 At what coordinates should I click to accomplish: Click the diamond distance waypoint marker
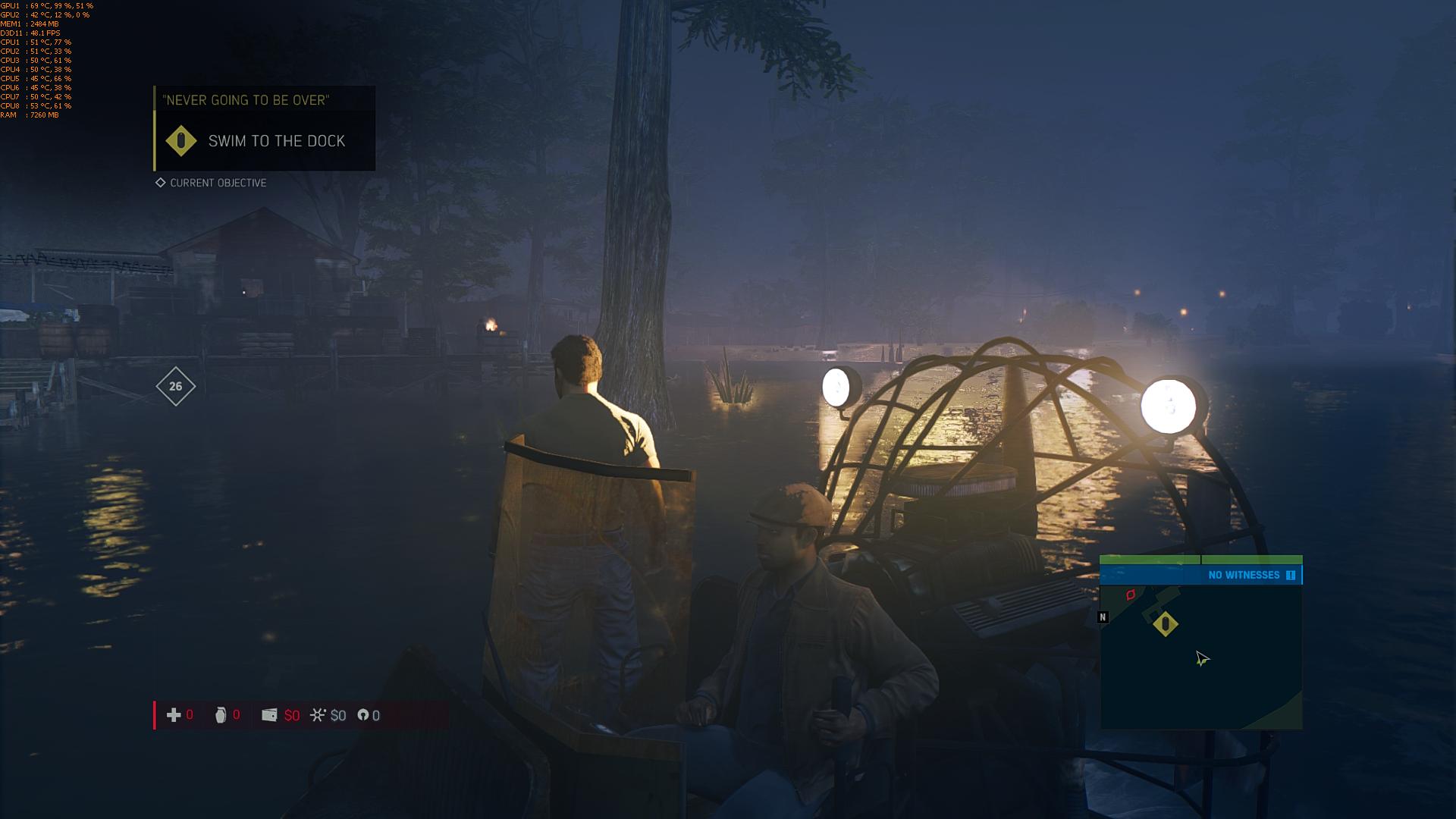tap(175, 387)
